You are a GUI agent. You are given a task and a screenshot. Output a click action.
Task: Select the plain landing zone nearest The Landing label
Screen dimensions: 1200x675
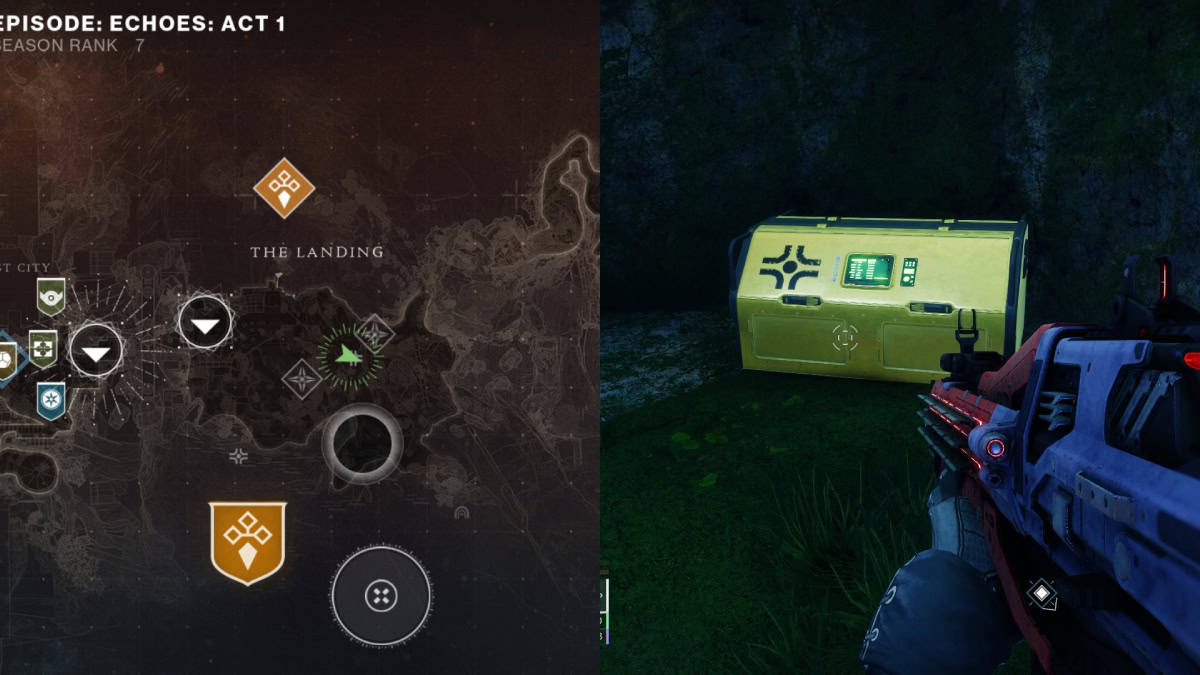pyautogui.click(x=205, y=323)
